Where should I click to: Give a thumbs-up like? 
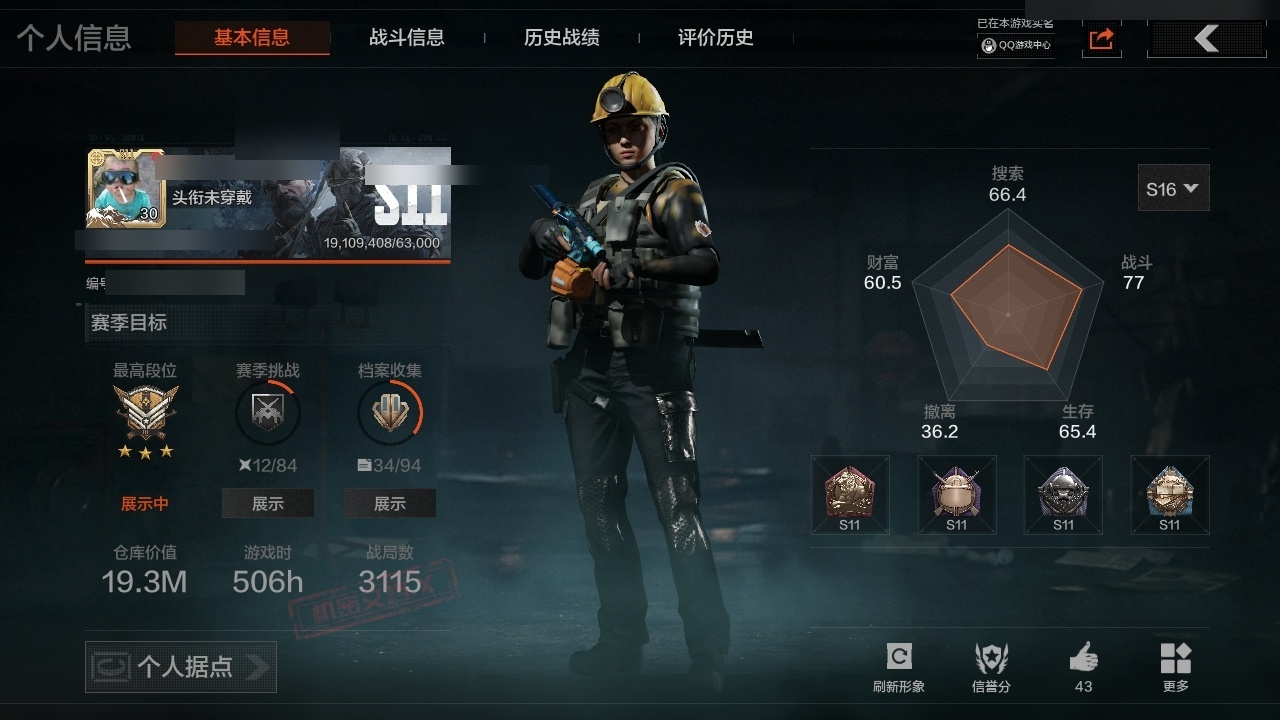[x=1083, y=666]
